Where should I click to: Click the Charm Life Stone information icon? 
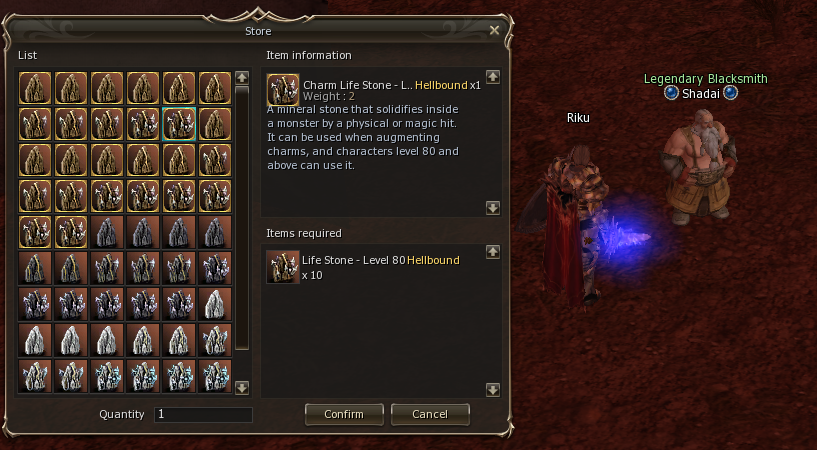tap(283, 86)
